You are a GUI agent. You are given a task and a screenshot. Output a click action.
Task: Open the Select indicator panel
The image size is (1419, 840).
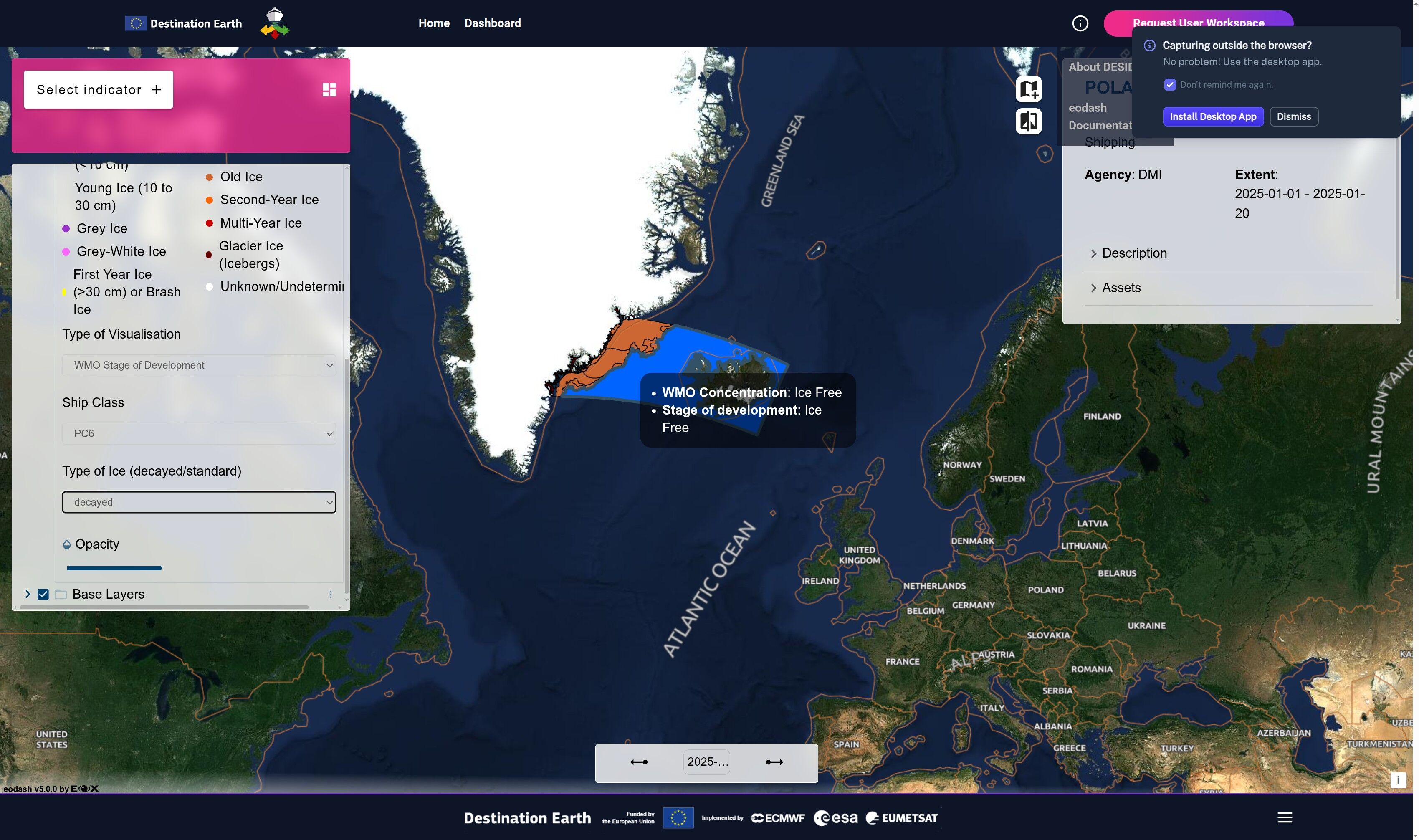[x=99, y=89]
